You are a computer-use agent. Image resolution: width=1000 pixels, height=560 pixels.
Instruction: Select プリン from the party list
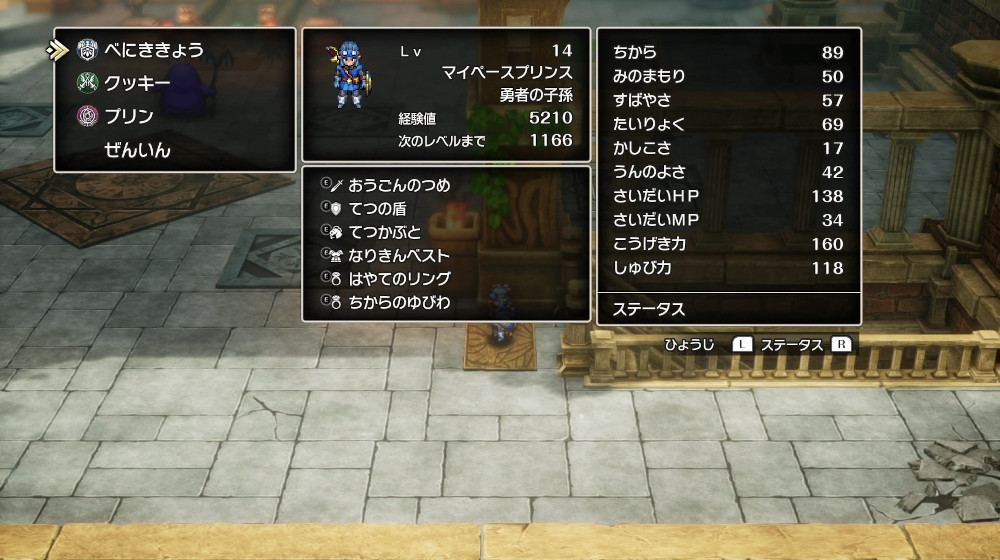[128, 116]
